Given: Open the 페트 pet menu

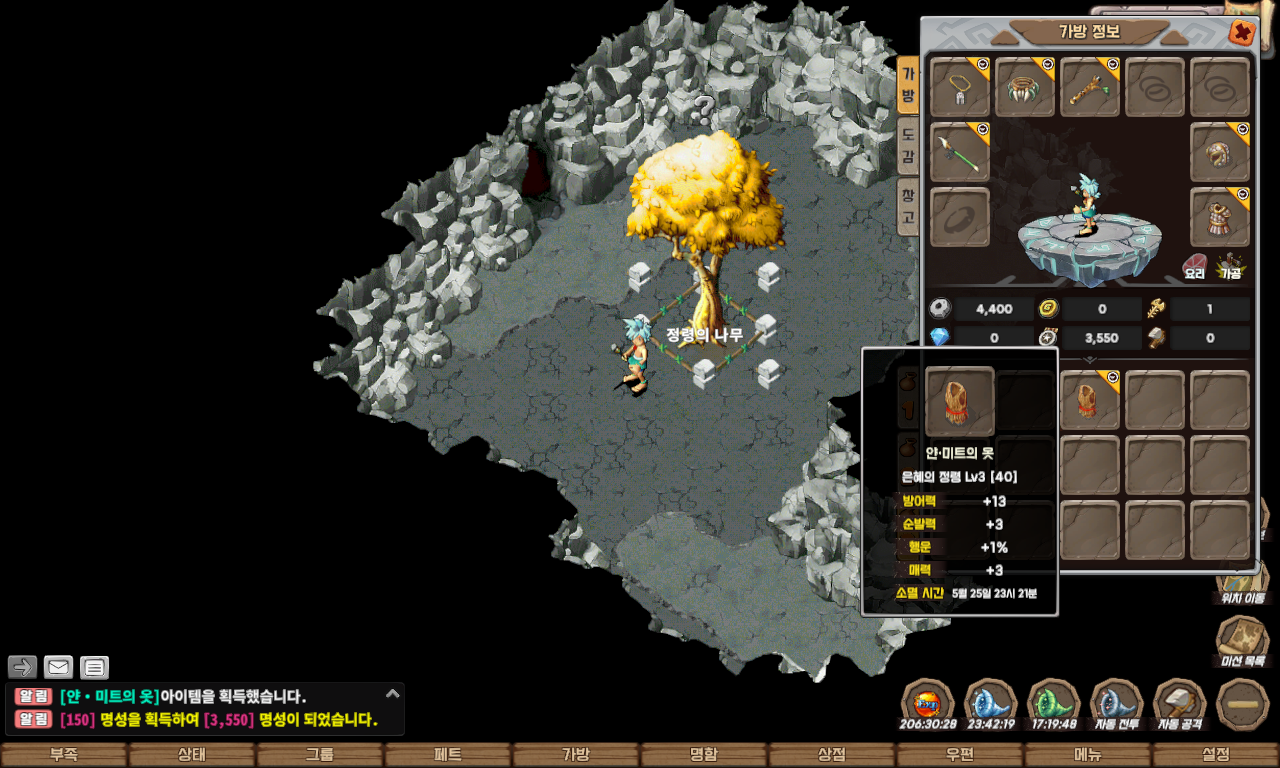Looking at the screenshot, I should (448, 755).
